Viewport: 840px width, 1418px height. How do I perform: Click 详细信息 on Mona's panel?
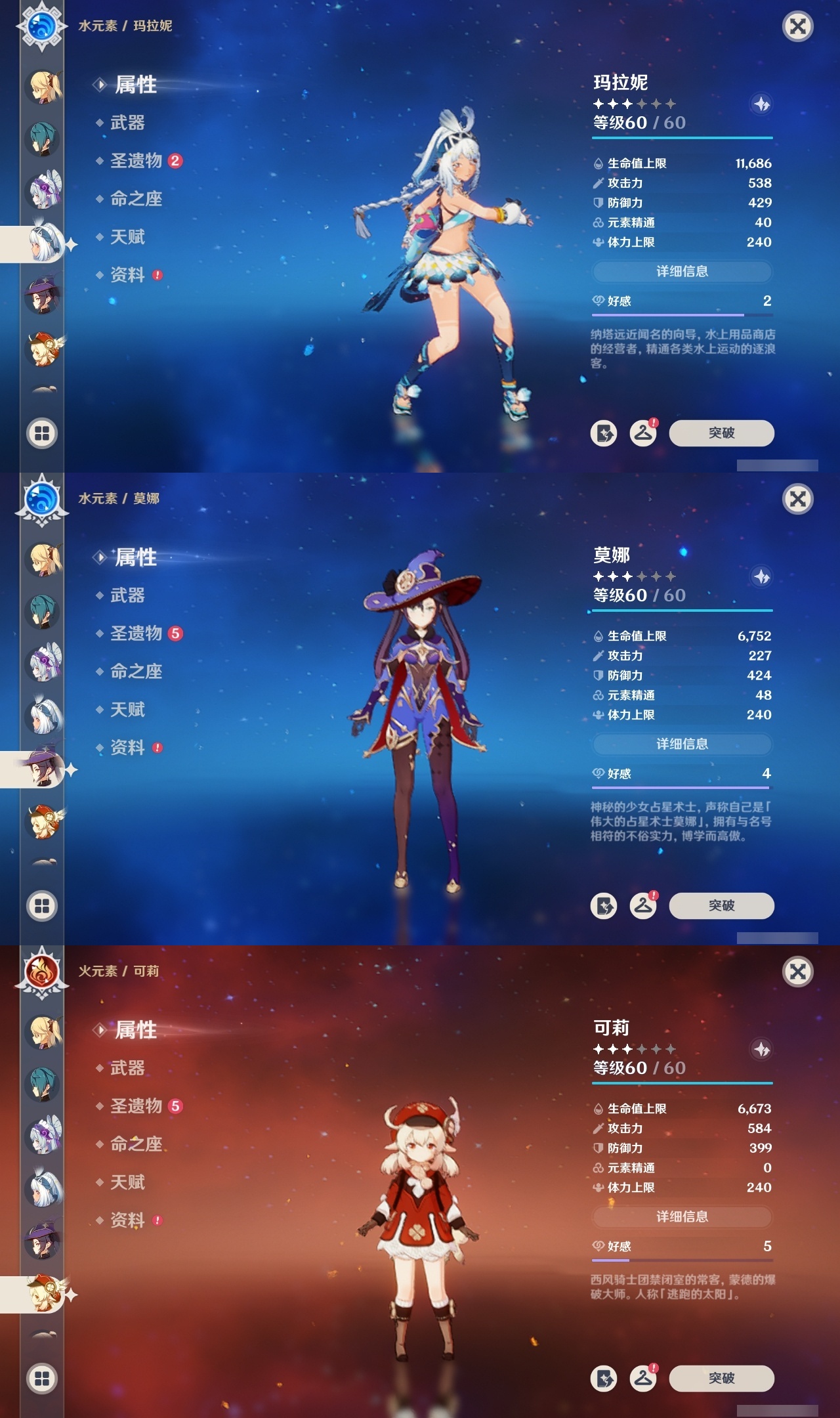[682, 744]
